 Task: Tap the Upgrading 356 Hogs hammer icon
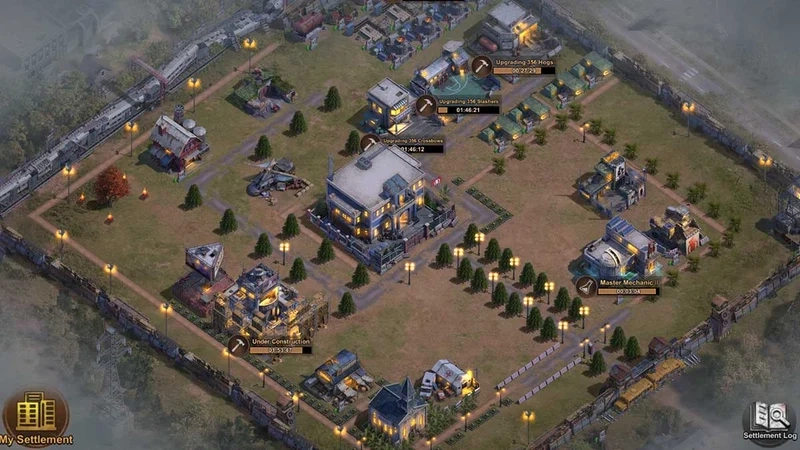(482, 66)
